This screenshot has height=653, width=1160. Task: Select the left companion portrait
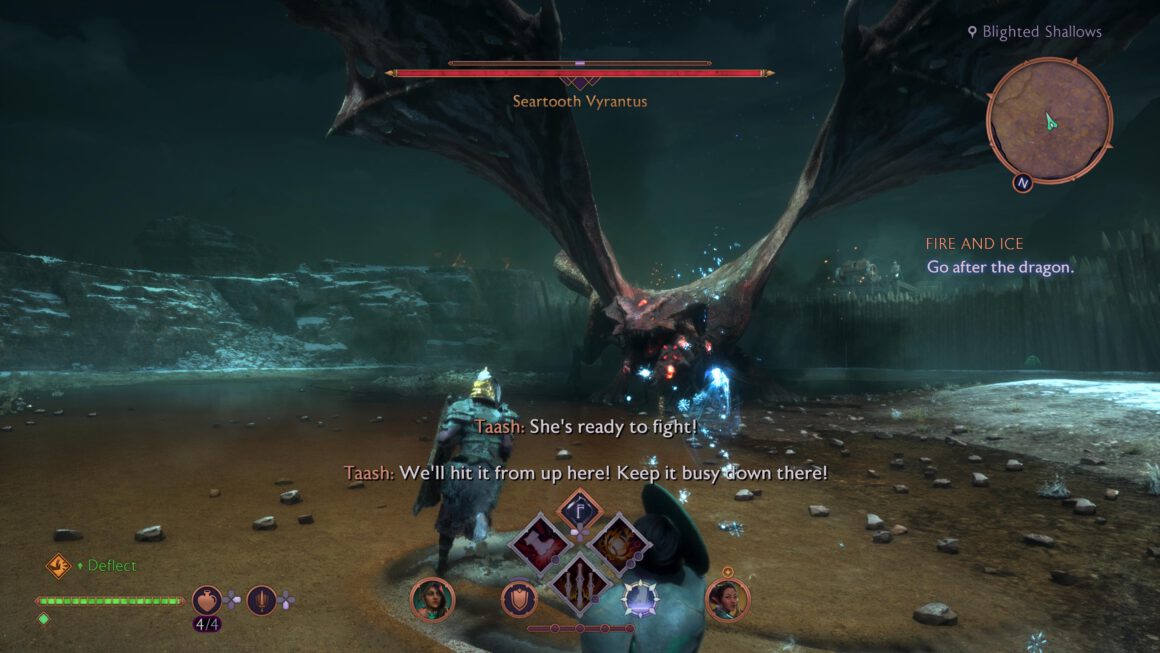[432, 599]
